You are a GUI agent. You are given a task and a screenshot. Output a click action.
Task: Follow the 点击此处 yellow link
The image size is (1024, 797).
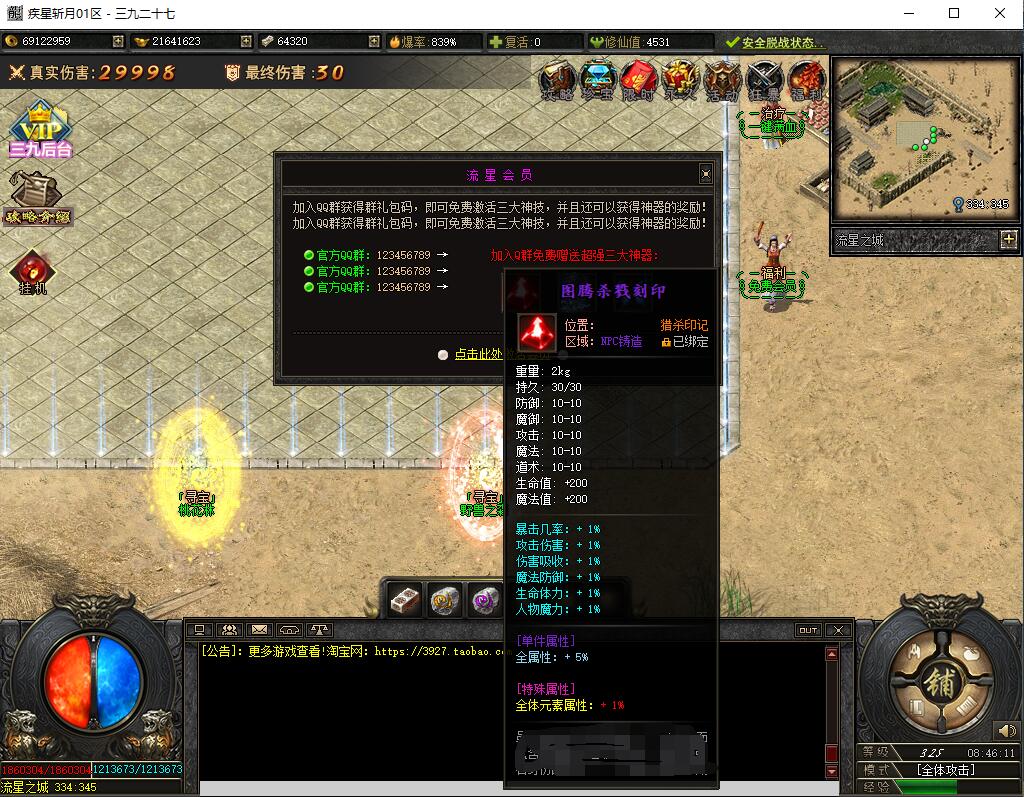tap(482, 354)
